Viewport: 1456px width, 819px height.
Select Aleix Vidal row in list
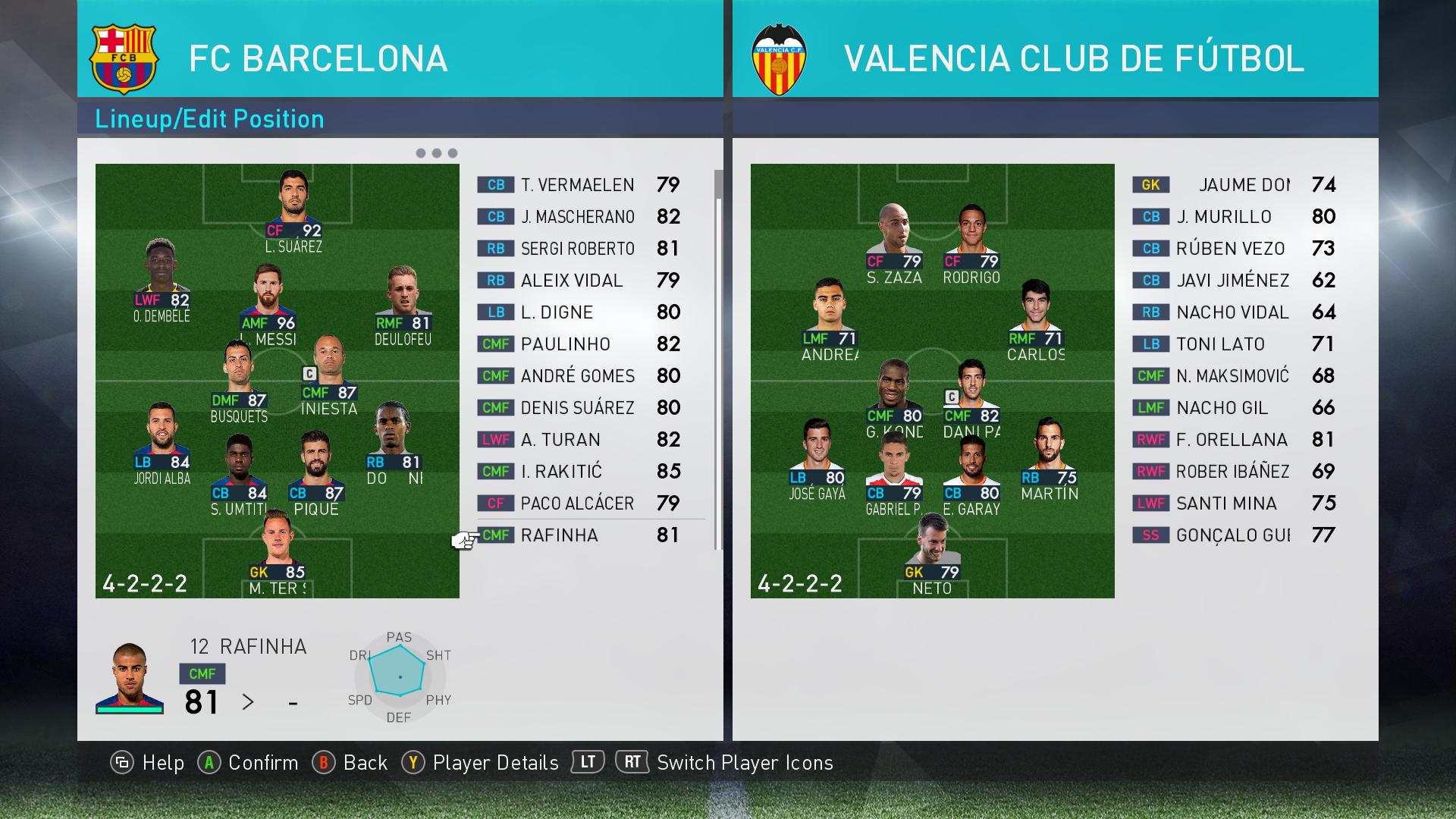[577, 281]
